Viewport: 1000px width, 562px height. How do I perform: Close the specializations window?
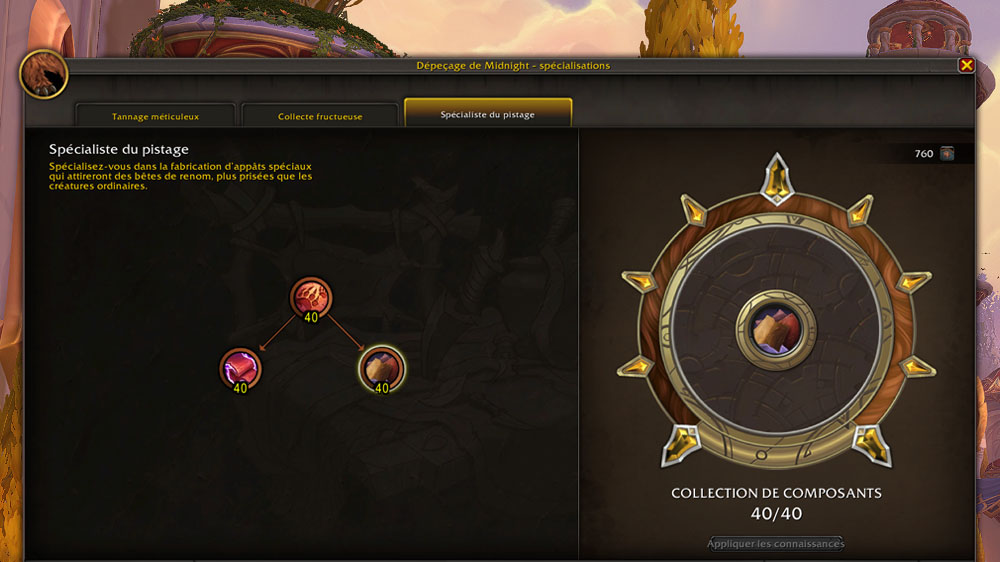[966, 65]
